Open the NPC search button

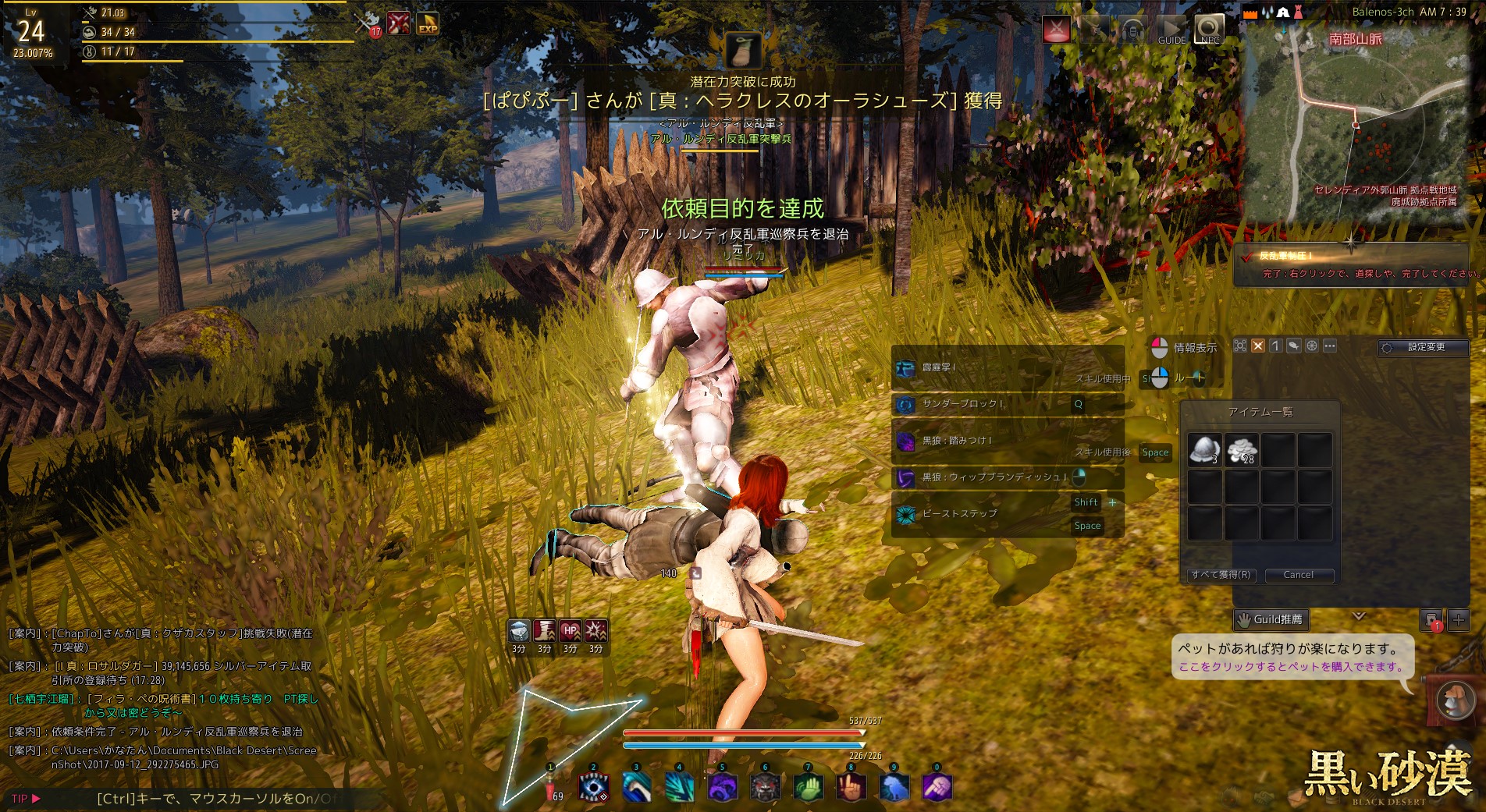1209,30
